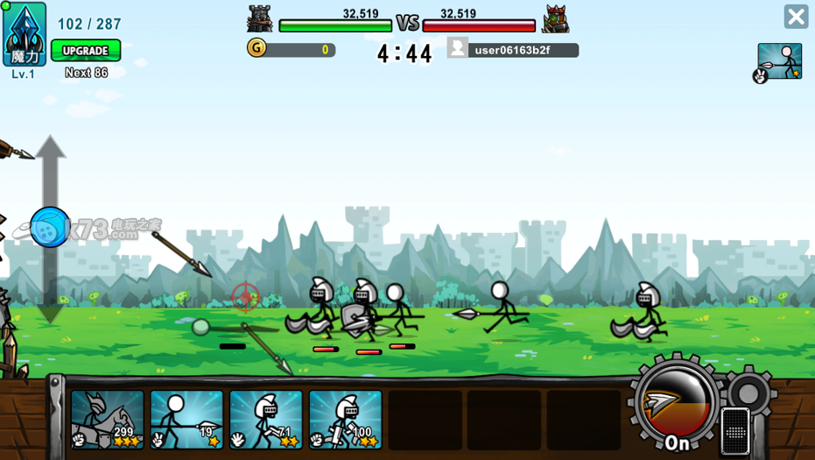Toggle the arrow auto-fire On gauge
Image resolution: width=815 pixels, height=460 pixels.
click(x=677, y=403)
